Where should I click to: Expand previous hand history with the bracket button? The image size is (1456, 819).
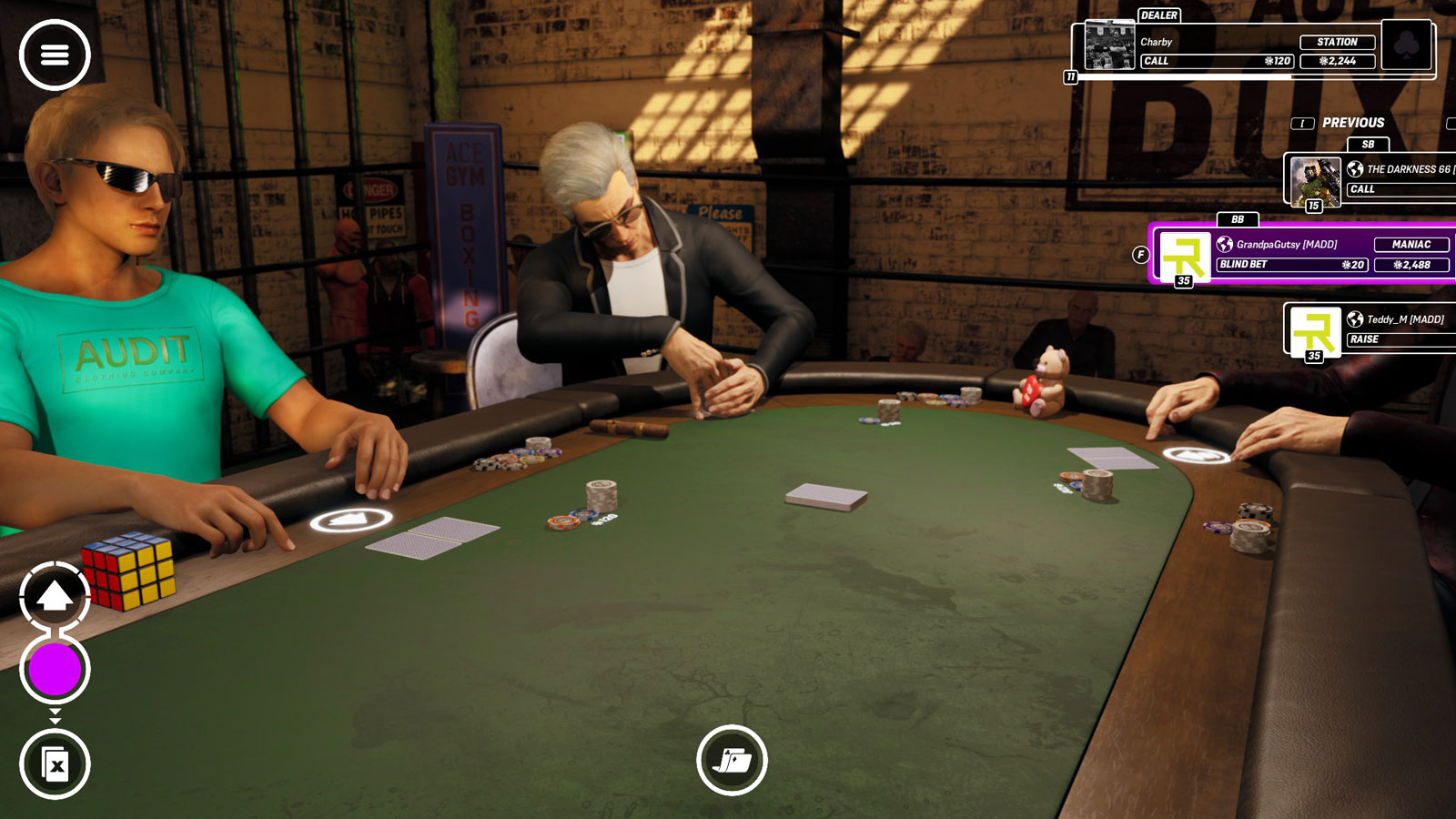point(1304,123)
